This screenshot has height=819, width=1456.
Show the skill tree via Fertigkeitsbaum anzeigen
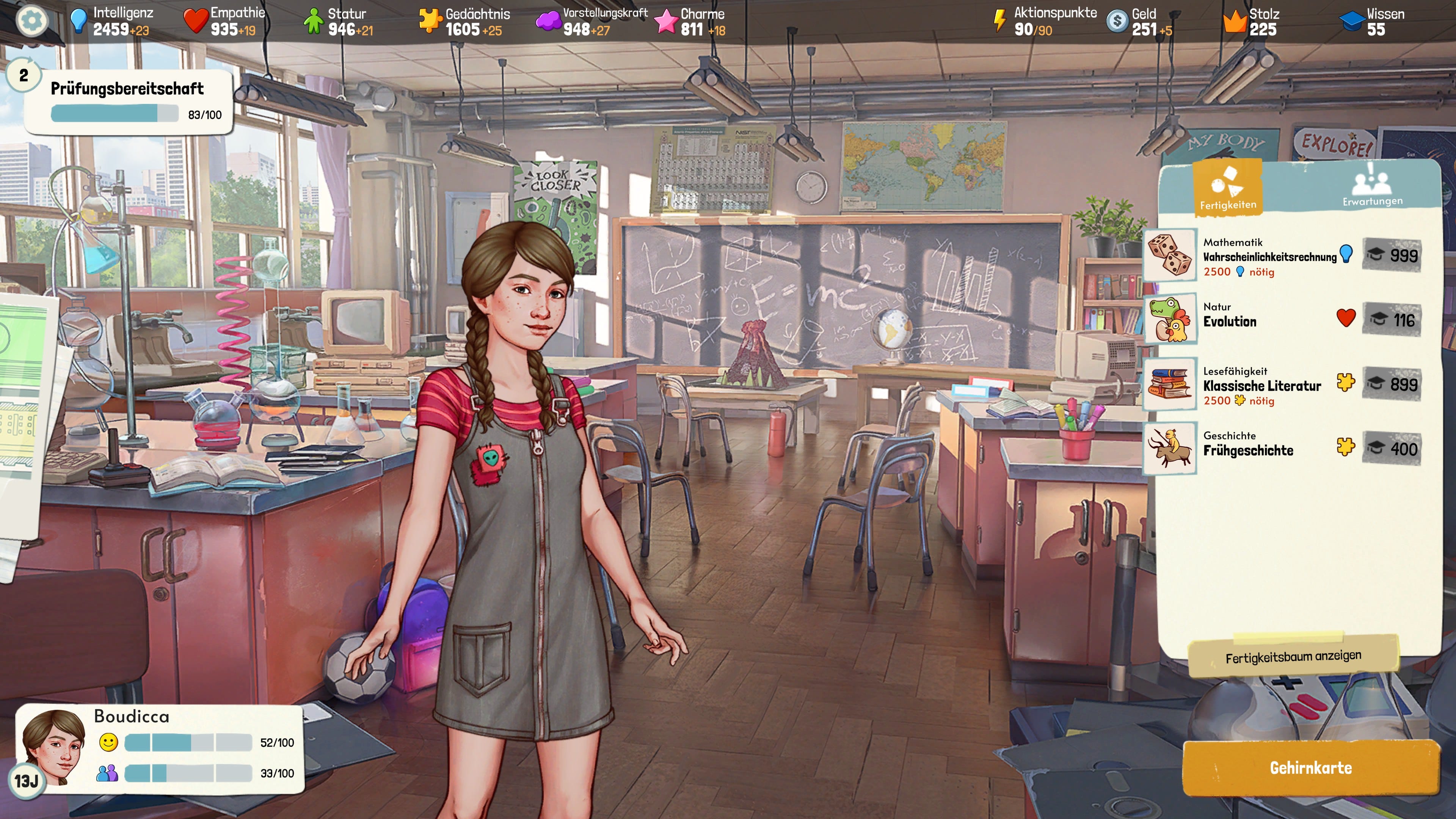tap(1293, 657)
